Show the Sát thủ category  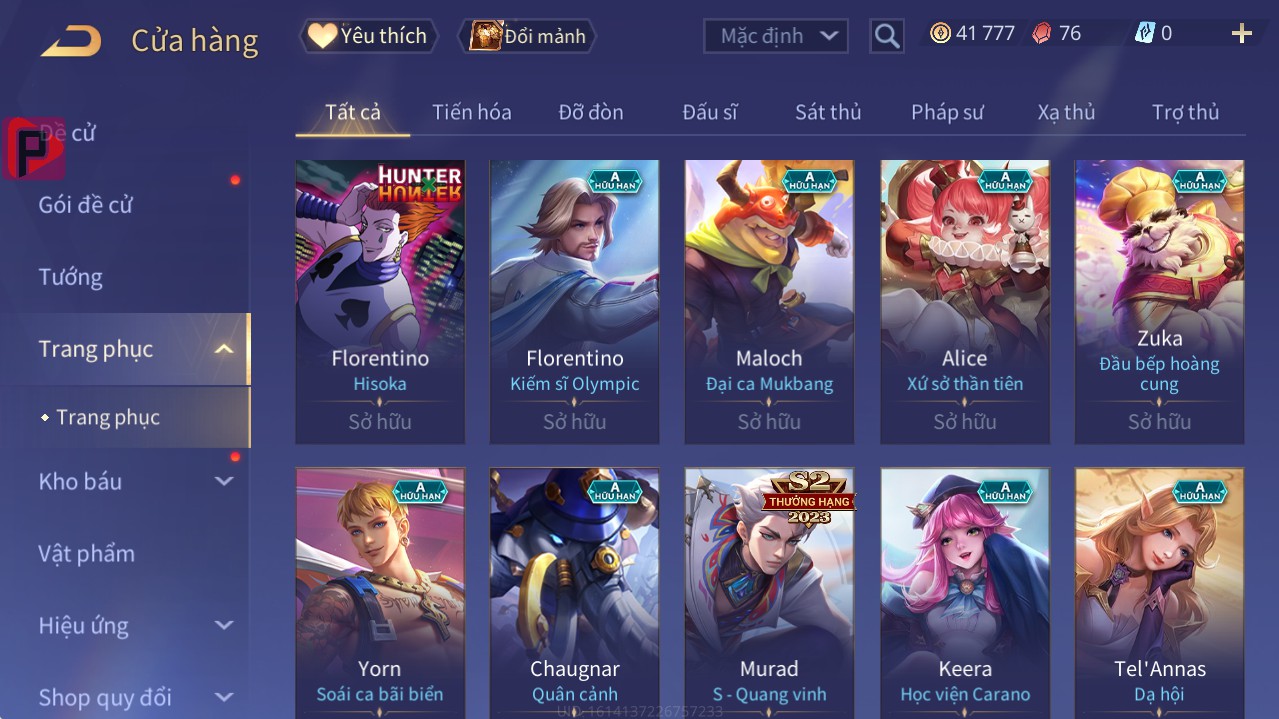coord(827,112)
